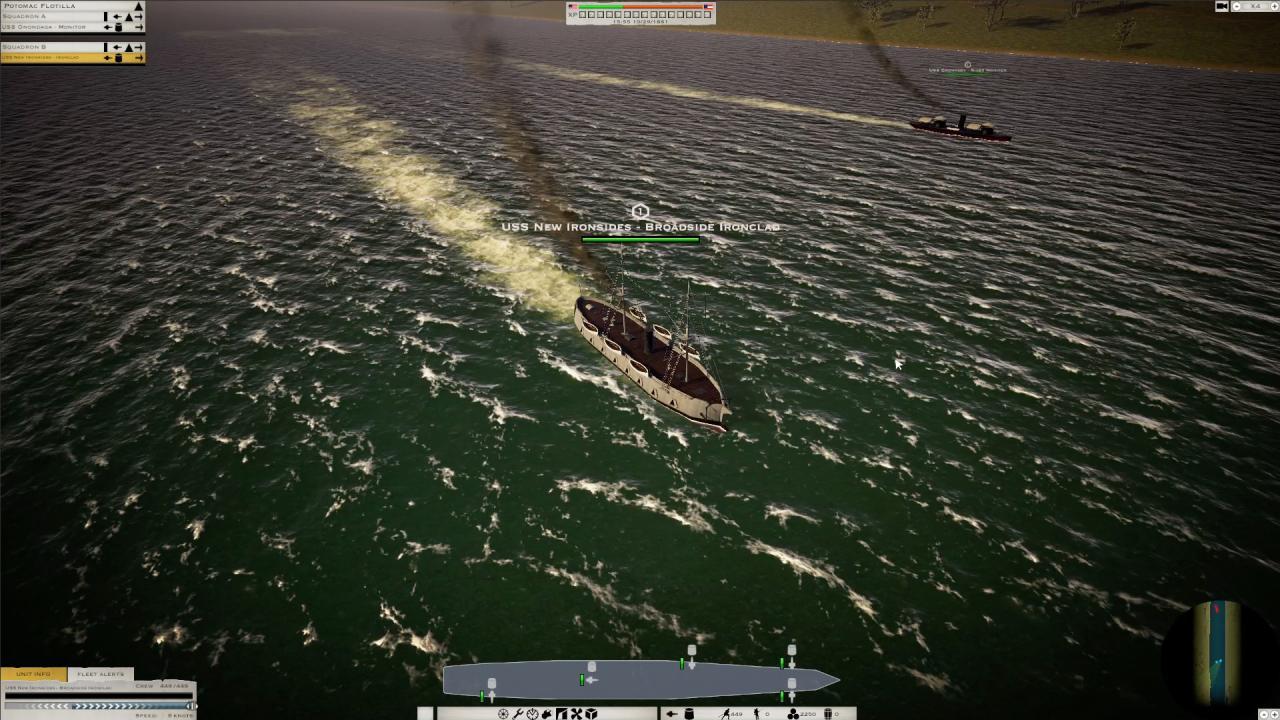Open the Unit Info tab
This screenshot has height=720, width=1280.
point(33,673)
